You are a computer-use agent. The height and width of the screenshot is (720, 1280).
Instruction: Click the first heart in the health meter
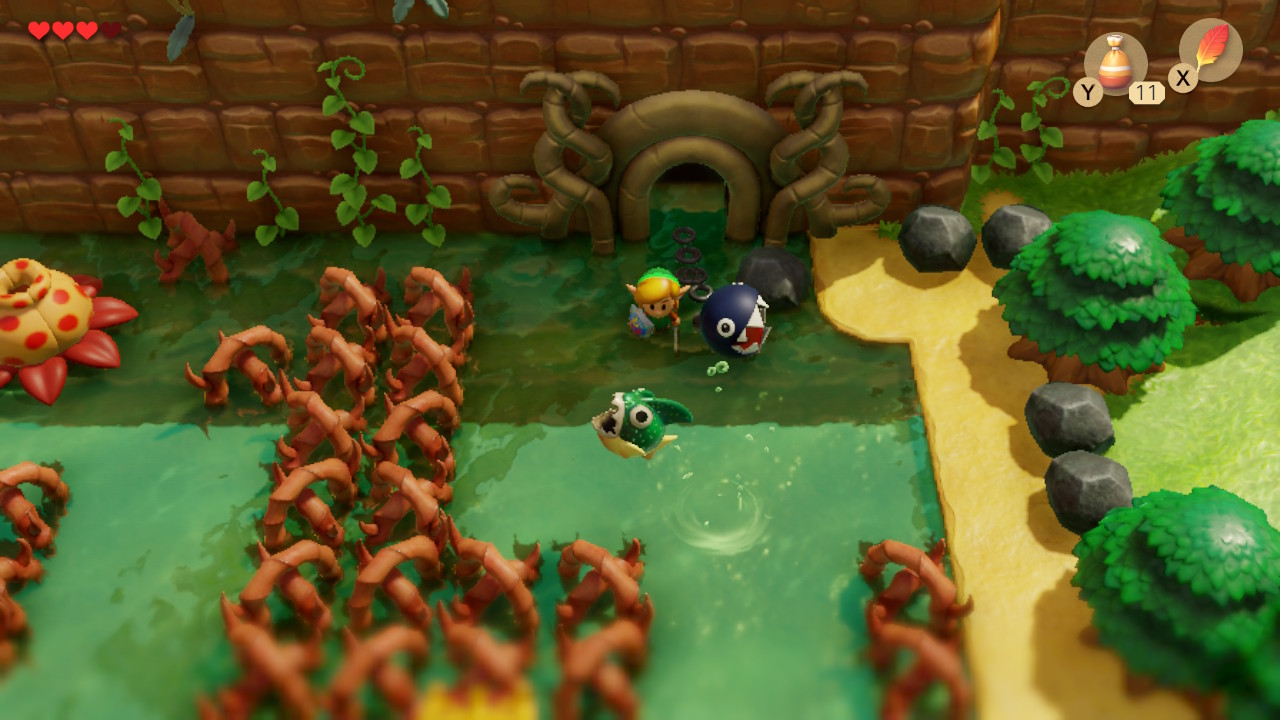pos(38,29)
